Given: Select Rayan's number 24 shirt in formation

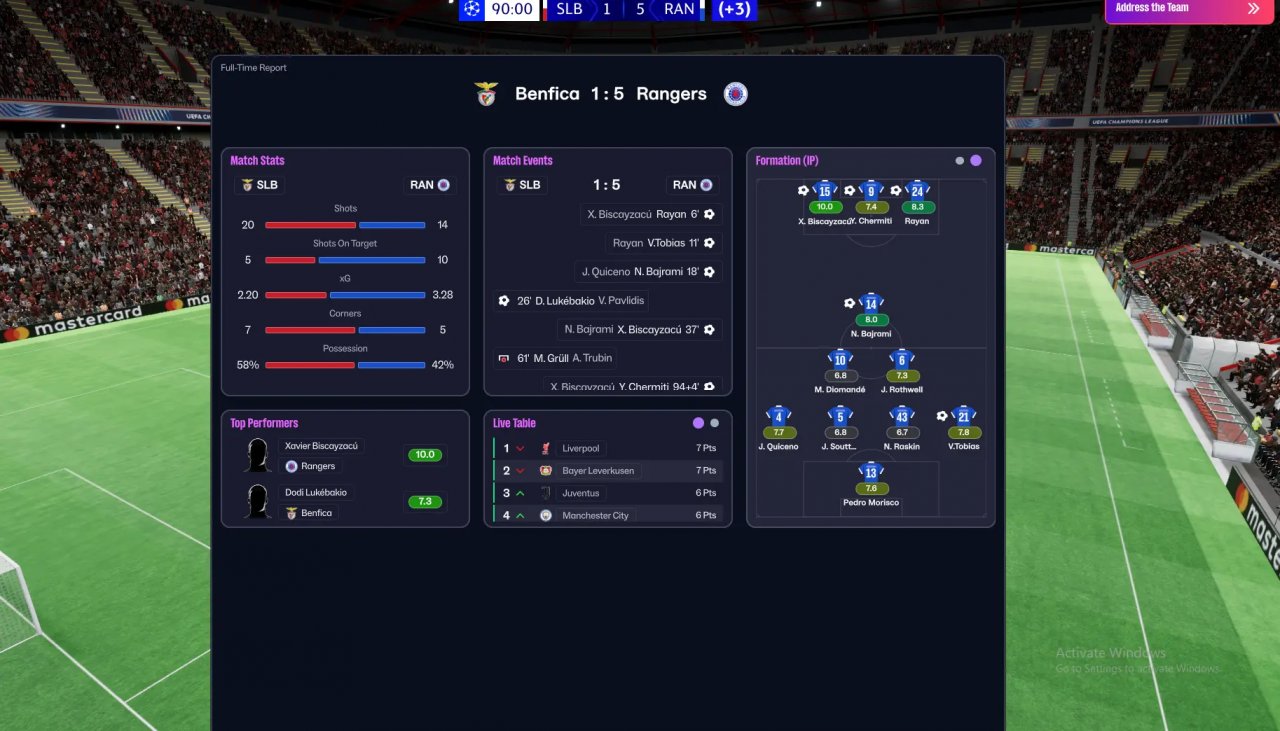Looking at the screenshot, I should [916, 191].
